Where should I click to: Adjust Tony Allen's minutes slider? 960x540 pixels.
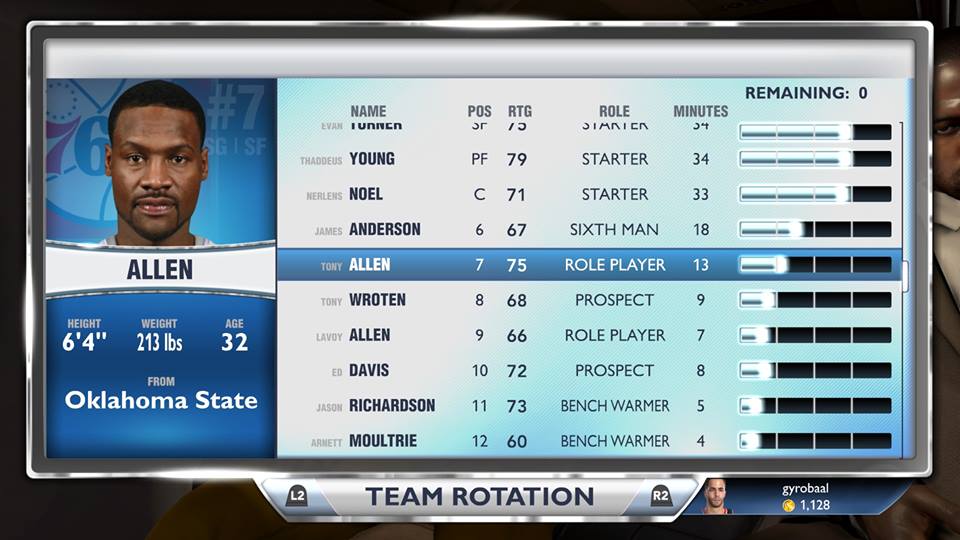[x=814, y=265]
